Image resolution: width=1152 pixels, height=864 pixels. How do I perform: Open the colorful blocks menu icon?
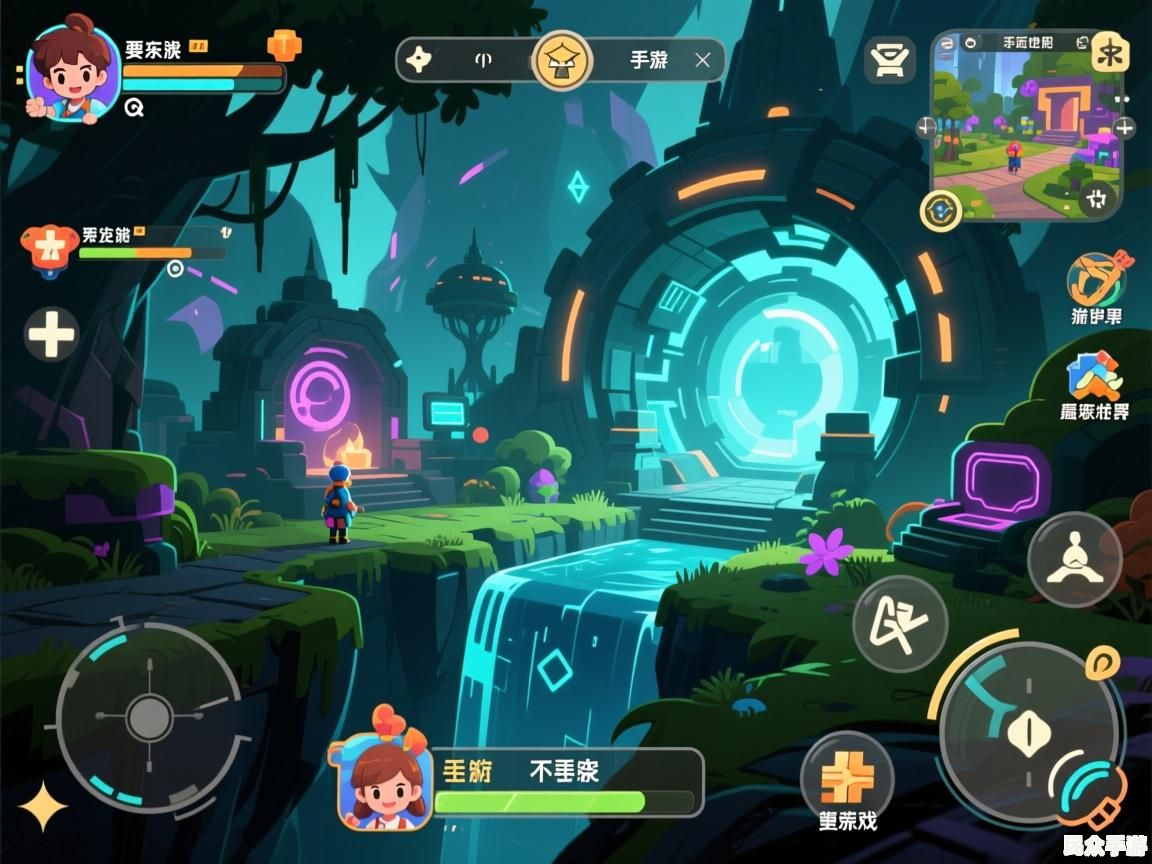1093,376
